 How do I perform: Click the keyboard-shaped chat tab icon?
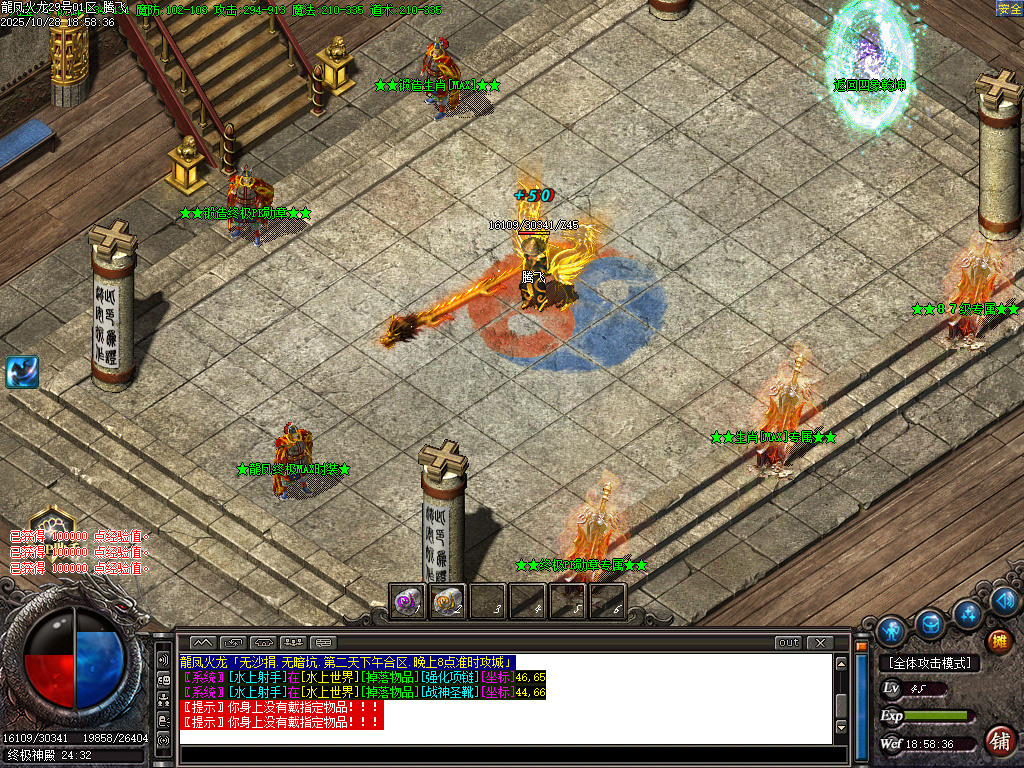(322, 642)
